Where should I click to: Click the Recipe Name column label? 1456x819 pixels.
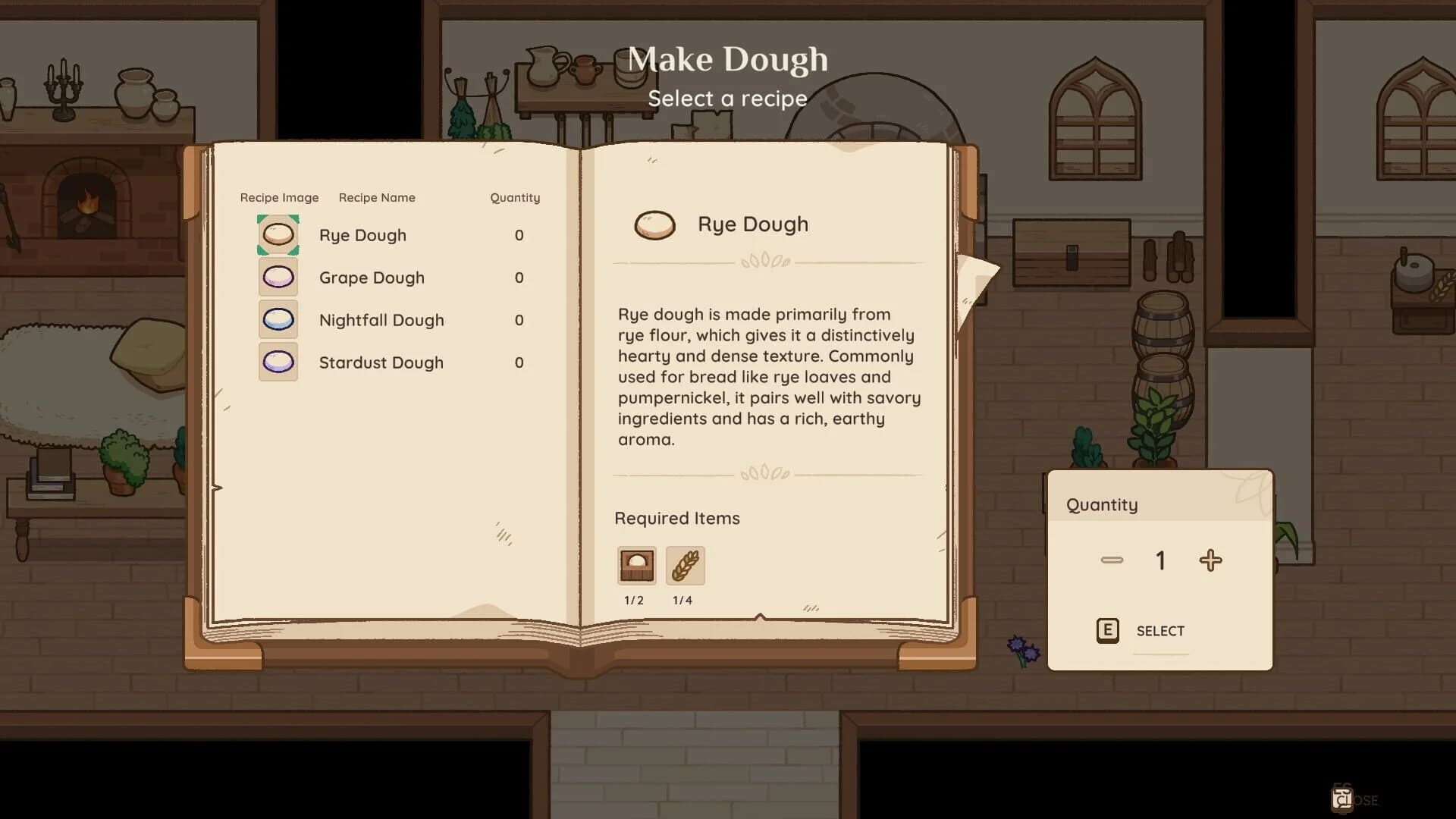tap(377, 197)
